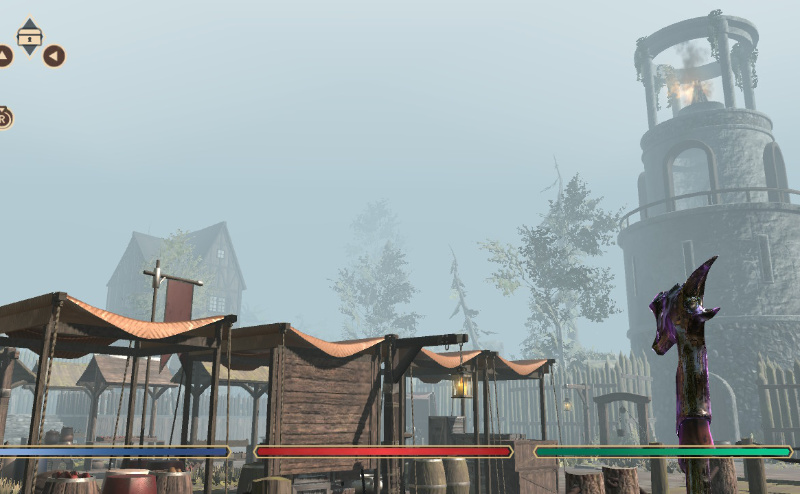Open the treasure chest inventory icon
The image size is (800, 494).
(x=30, y=37)
